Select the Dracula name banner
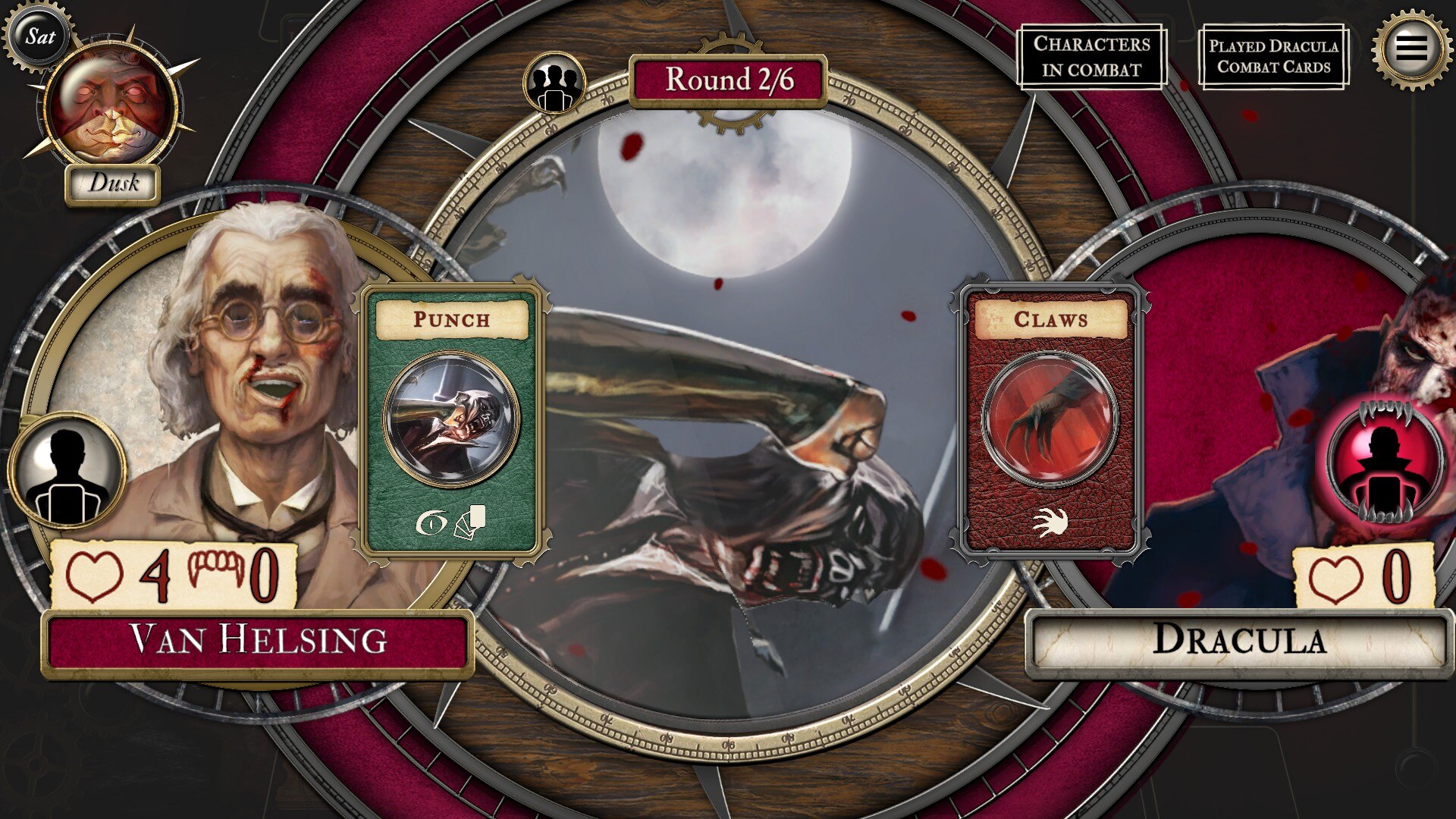This screenshot has width=1456, height=819. tap(1238, 641)
